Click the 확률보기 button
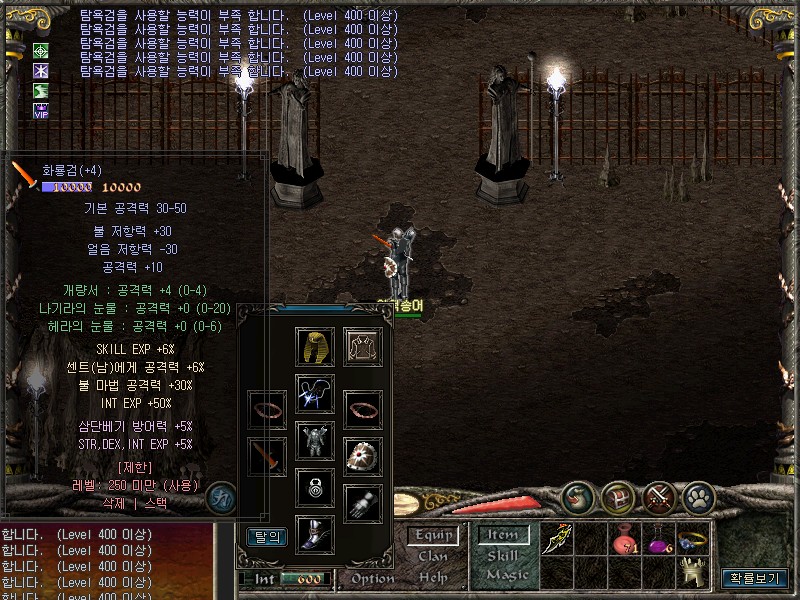The width and height of the screenshot is (800, 600). click(x=755, y=578)
